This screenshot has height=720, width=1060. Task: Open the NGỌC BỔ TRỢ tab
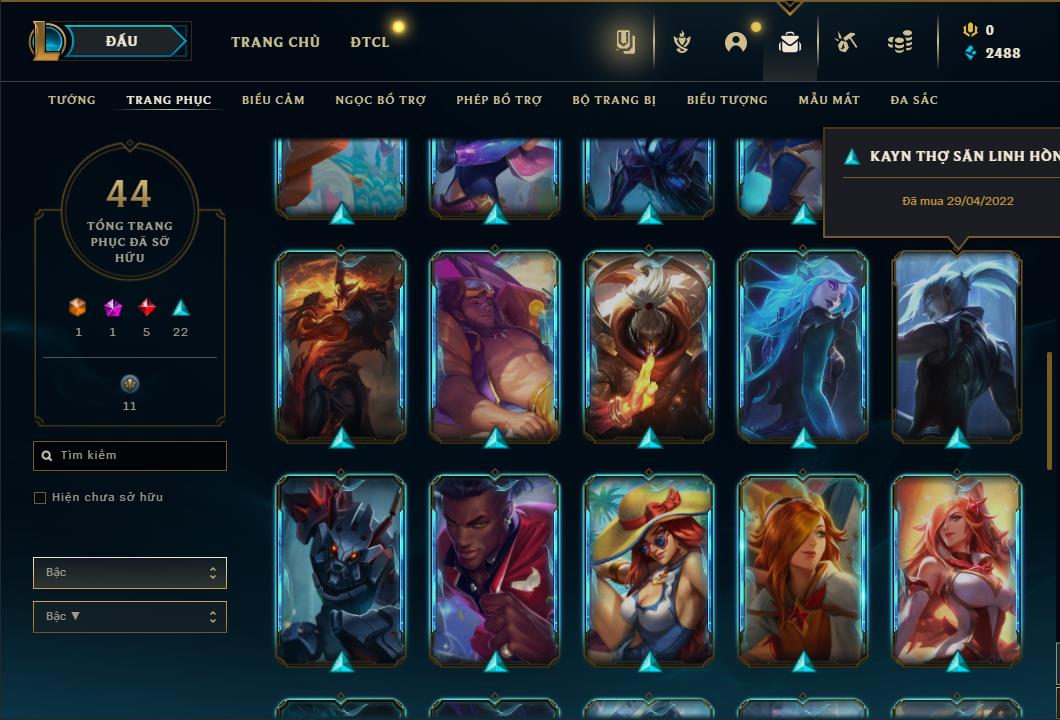click(x=380, y=100)
